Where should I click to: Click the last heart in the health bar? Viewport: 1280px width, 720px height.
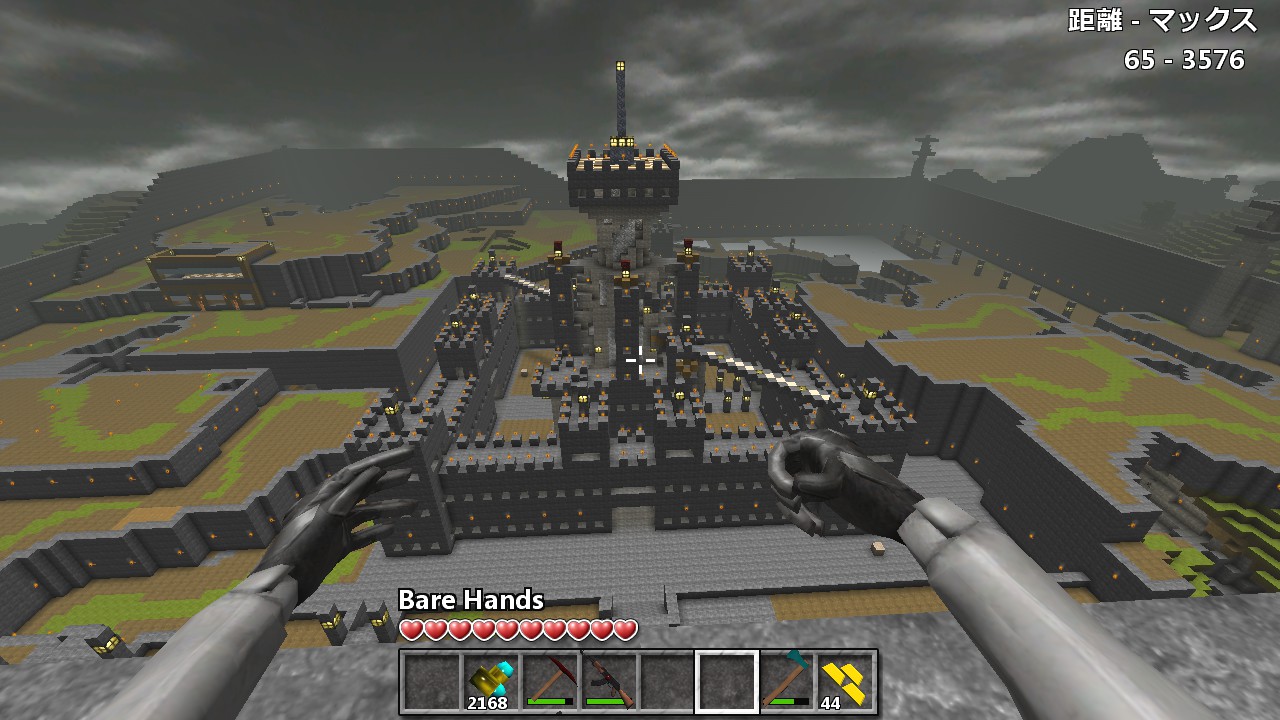[x=625, y=627]
